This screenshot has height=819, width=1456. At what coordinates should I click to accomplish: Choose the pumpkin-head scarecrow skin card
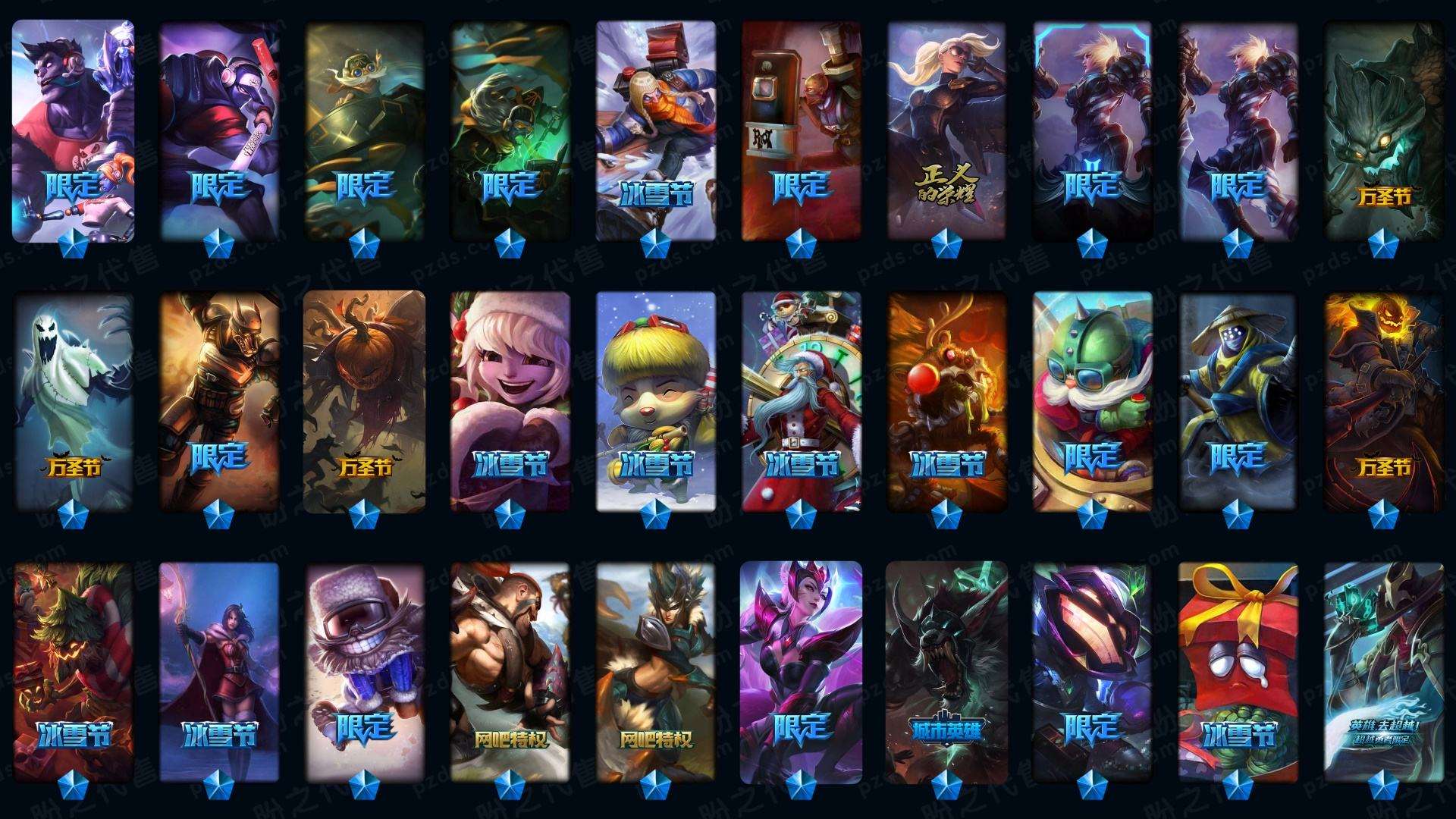365,402
